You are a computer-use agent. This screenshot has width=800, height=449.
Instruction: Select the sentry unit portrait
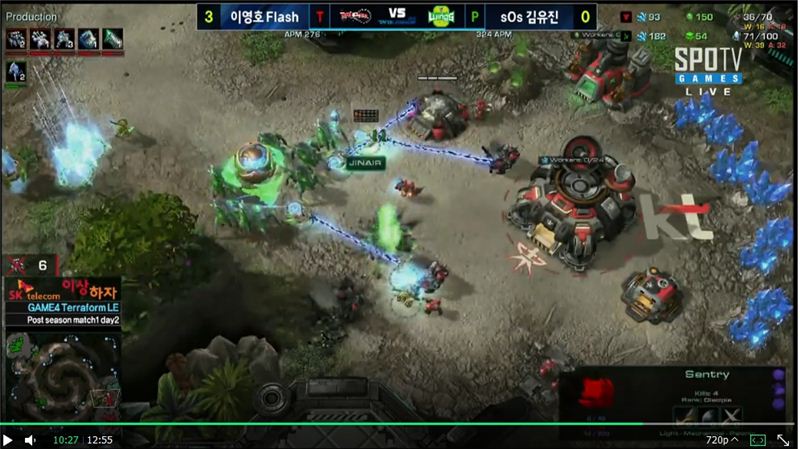point(597,391)
